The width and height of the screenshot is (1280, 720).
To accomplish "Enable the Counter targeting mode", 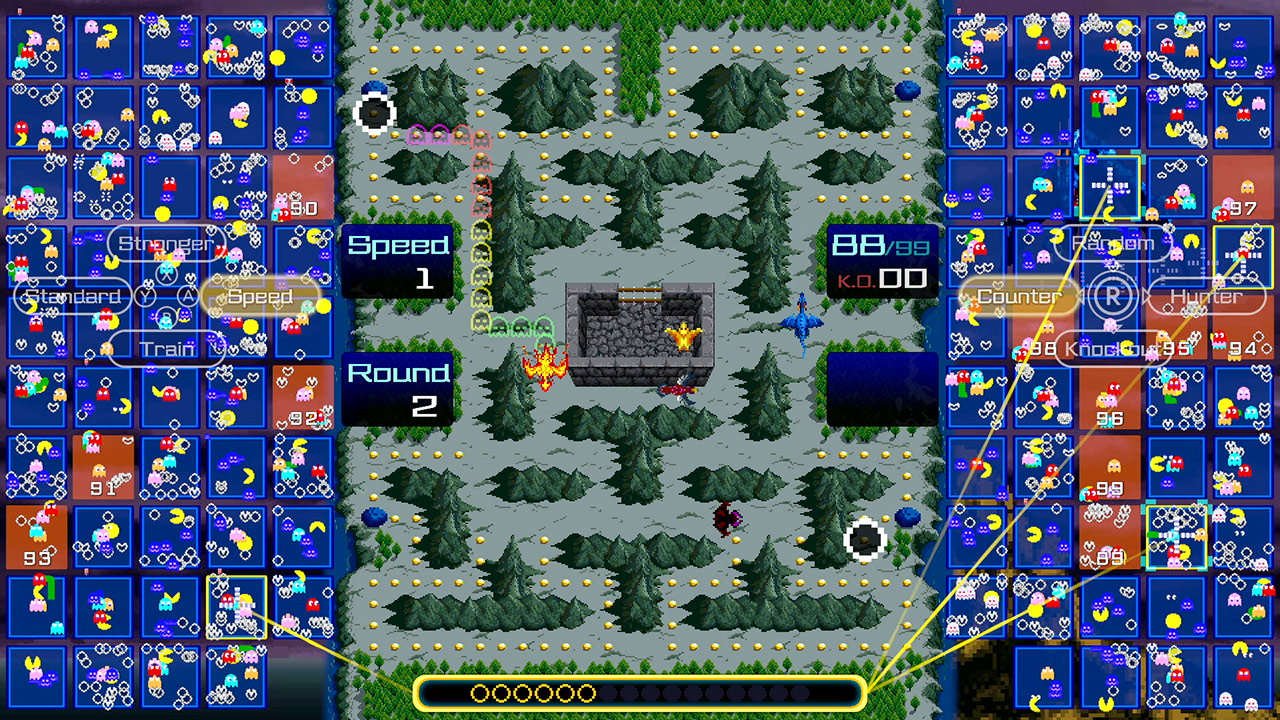I will [1019, 296].
